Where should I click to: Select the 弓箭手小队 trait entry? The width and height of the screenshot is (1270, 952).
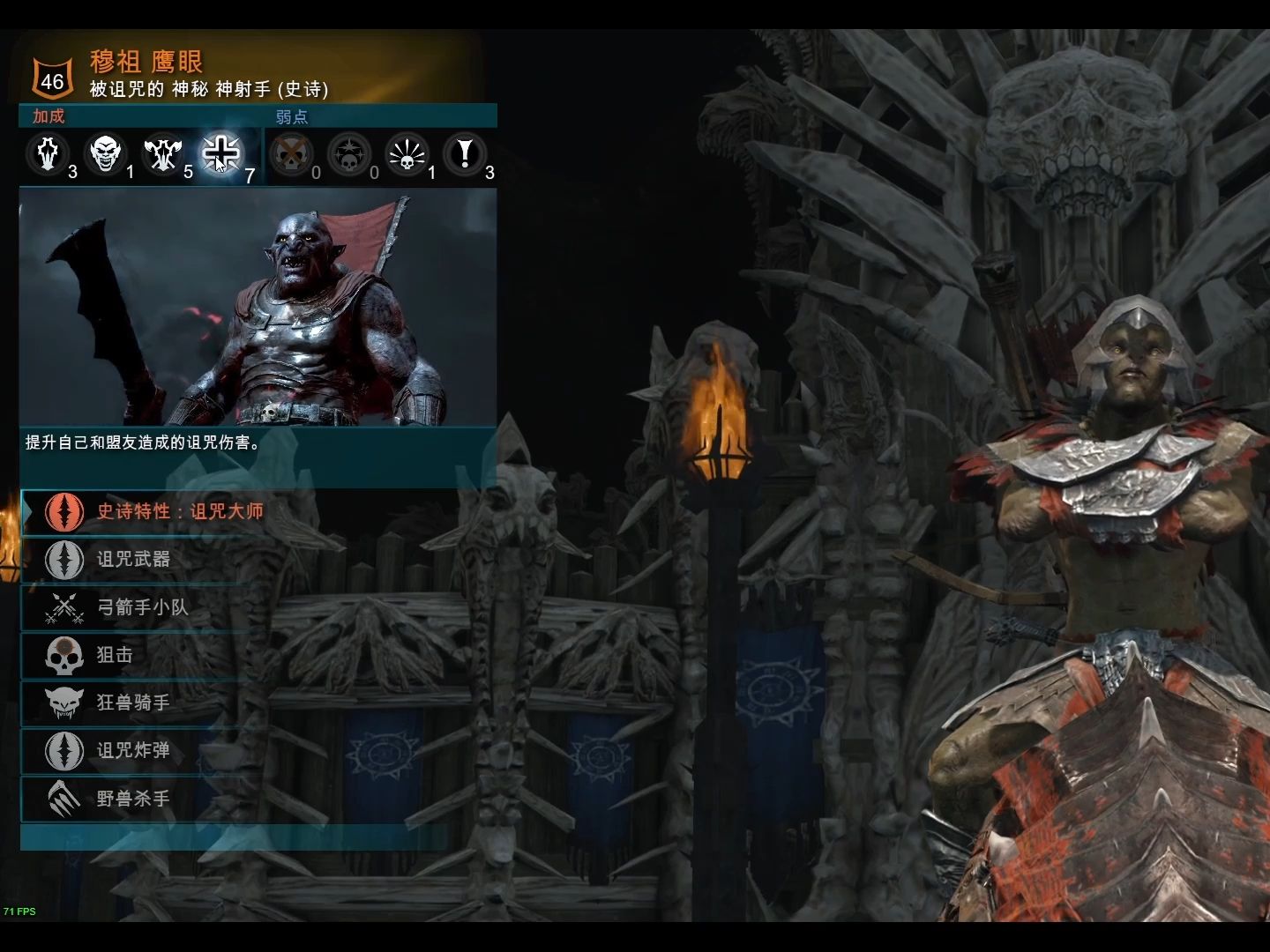pyautogui.click(x=141, y=607)
